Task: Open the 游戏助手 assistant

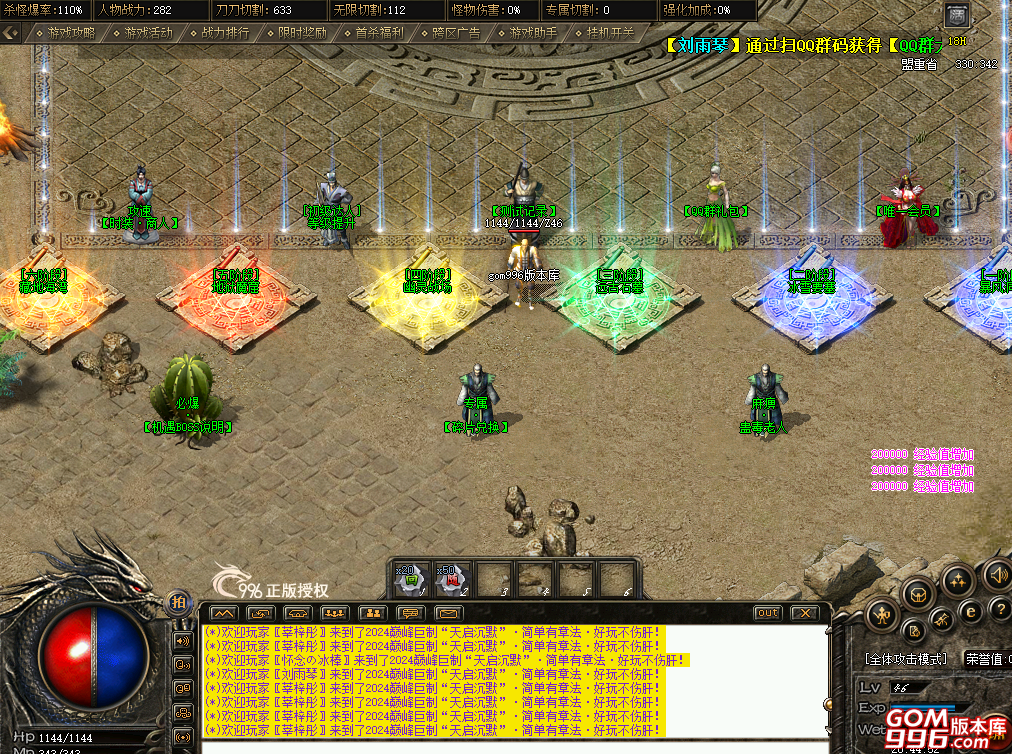Action: [x=534, y=33]
